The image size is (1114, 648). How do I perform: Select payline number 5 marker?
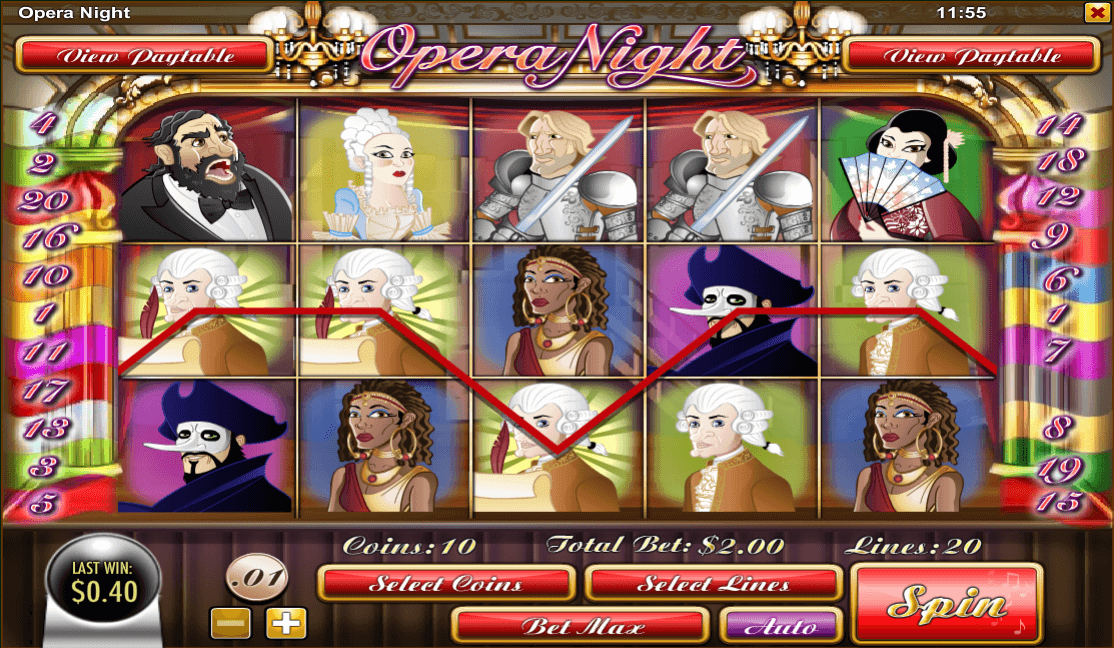pyautogui.click(x=42, y=503)
